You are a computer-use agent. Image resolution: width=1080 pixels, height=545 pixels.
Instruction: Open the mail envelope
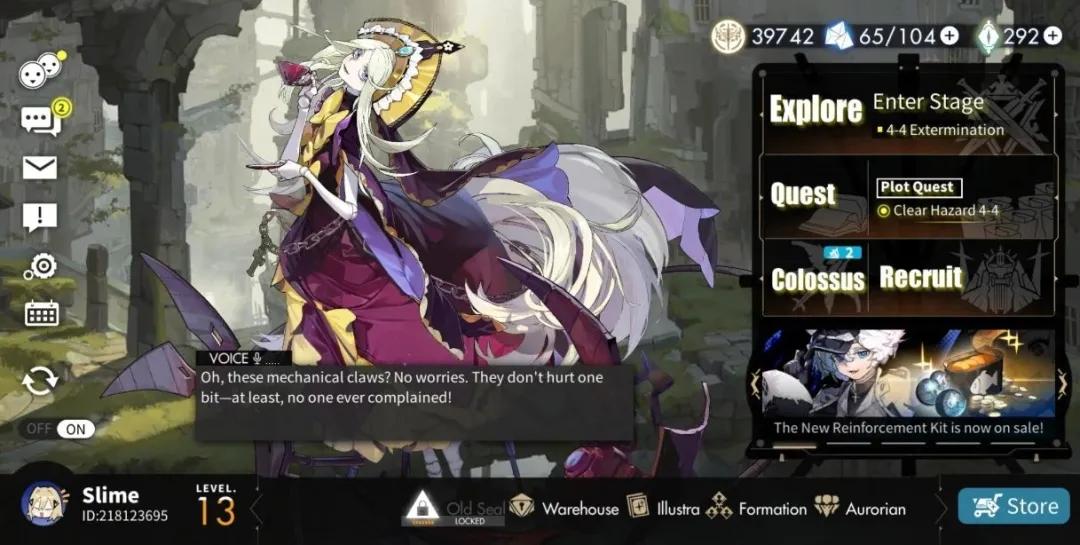point(40,168)
